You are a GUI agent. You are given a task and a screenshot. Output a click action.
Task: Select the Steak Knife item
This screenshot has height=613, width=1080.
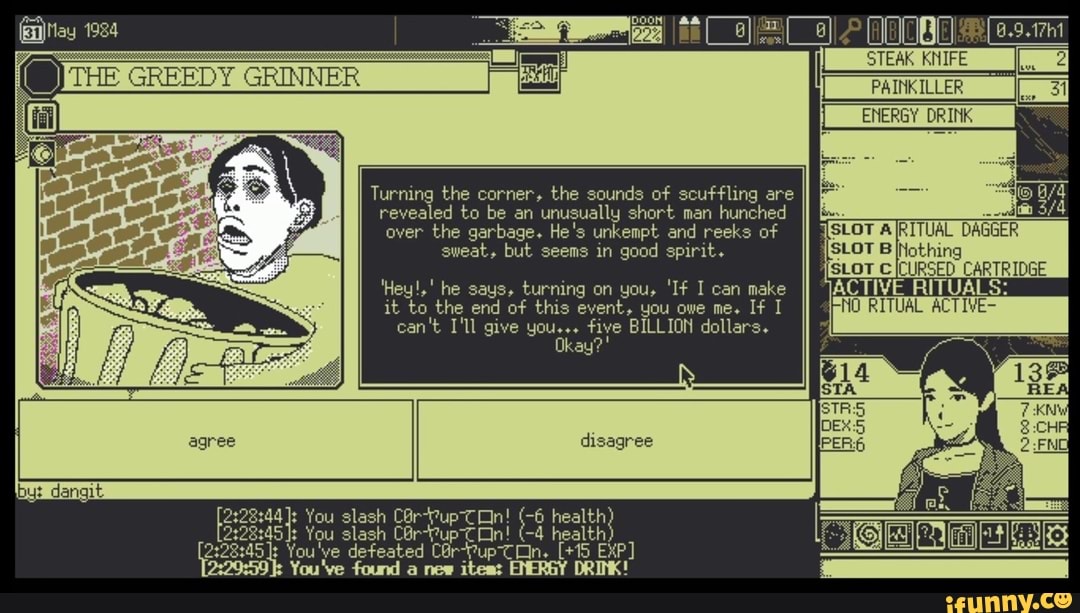click(x=916, y=60)
